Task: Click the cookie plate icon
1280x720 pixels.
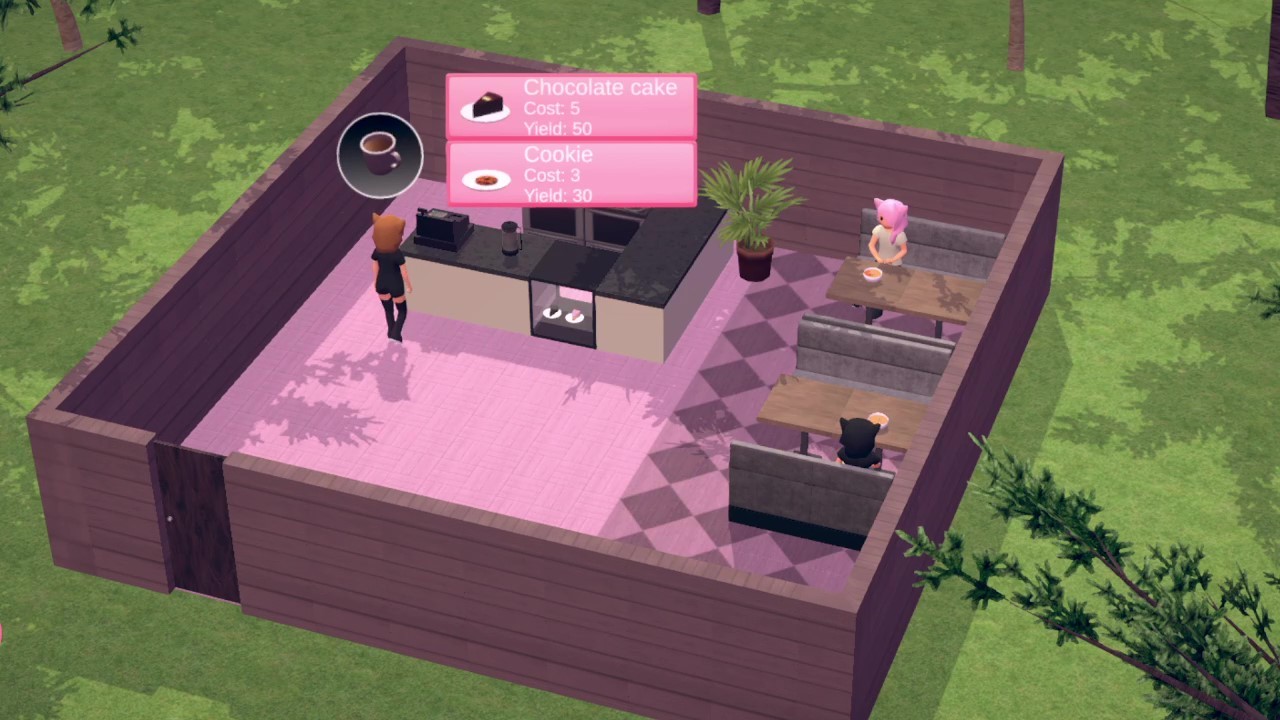Action: (x=485, y=177)
